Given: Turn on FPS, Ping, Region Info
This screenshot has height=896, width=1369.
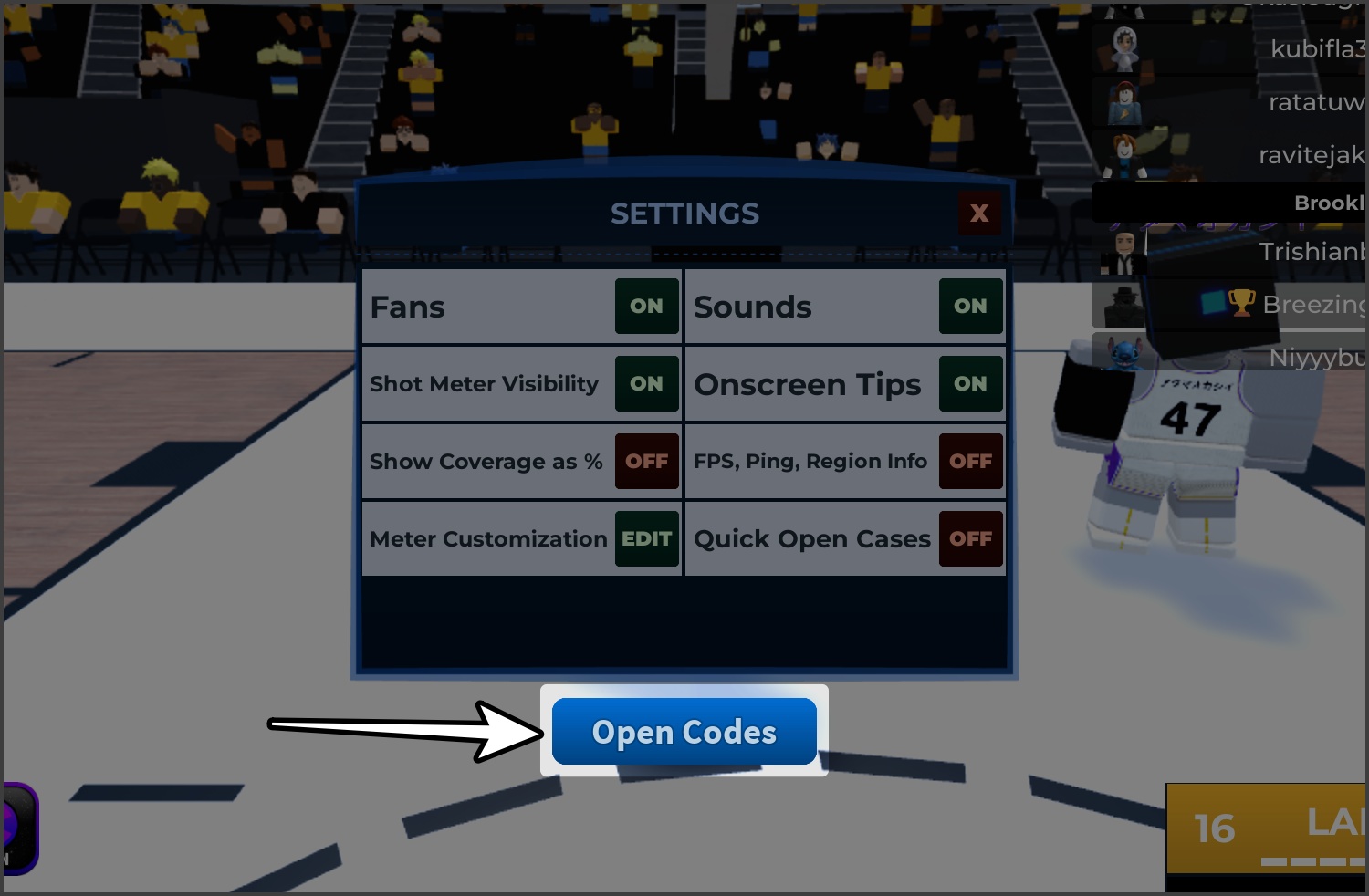Looking at the screenshot, I should [x=970, y=461].
